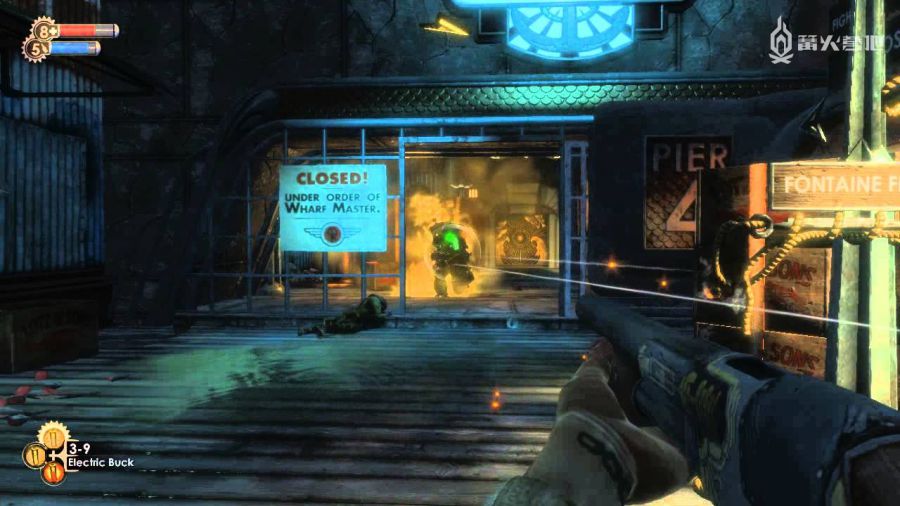Select the EVE hypo gear icon

(35, 47)
